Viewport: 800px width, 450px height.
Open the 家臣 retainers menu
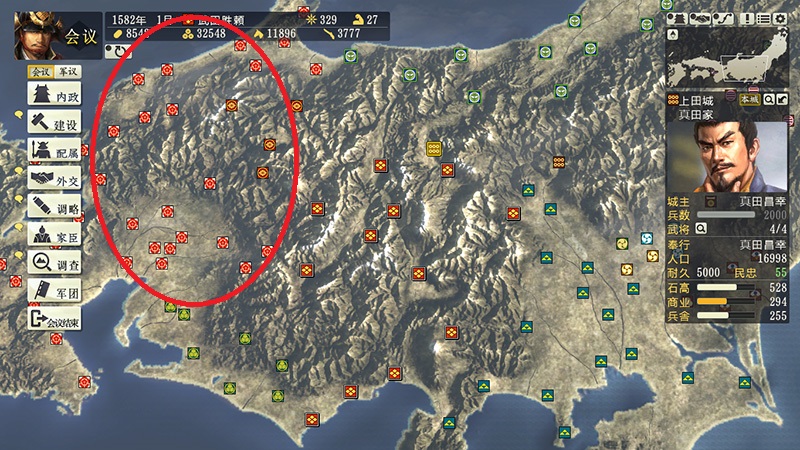click(x=56, y=236)
